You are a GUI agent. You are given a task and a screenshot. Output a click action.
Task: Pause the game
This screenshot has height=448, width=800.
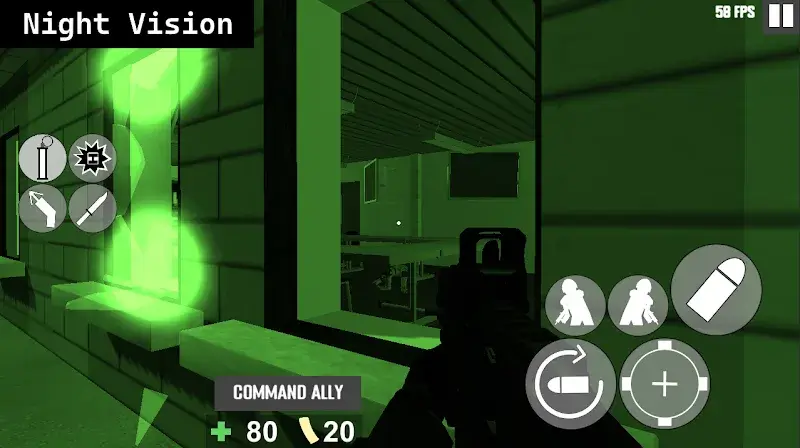click(x=780, y=16)
